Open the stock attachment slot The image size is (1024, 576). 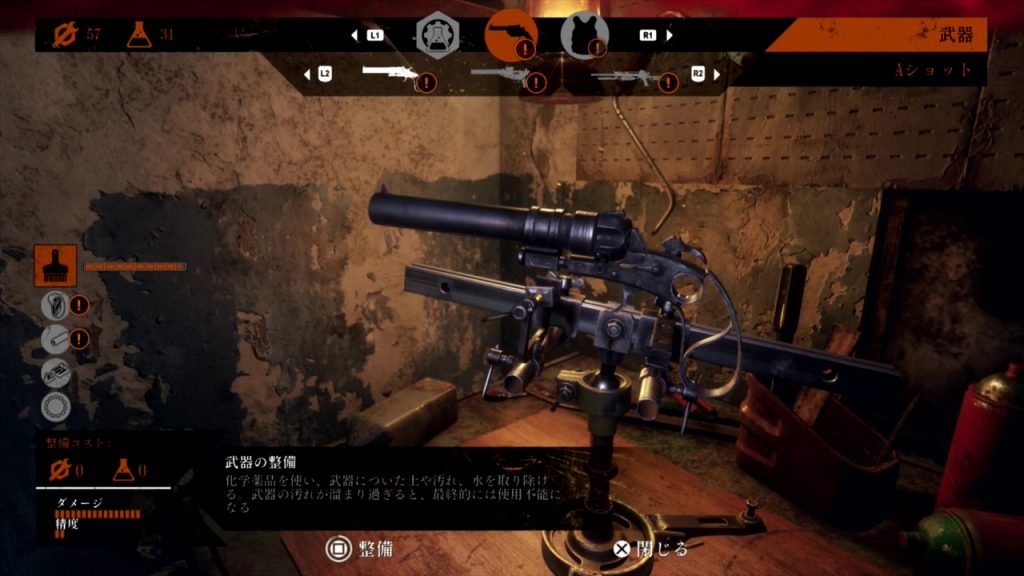coord(55,304)
